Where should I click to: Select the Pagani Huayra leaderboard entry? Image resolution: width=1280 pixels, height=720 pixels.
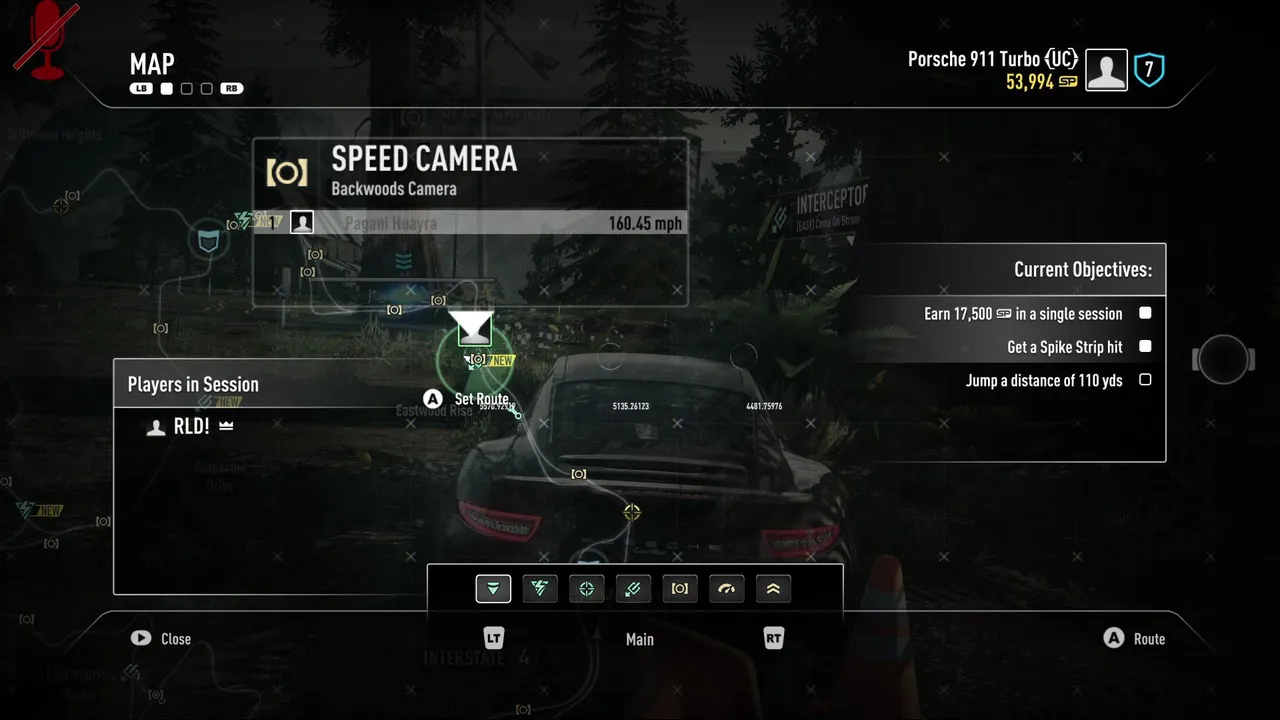470,223
